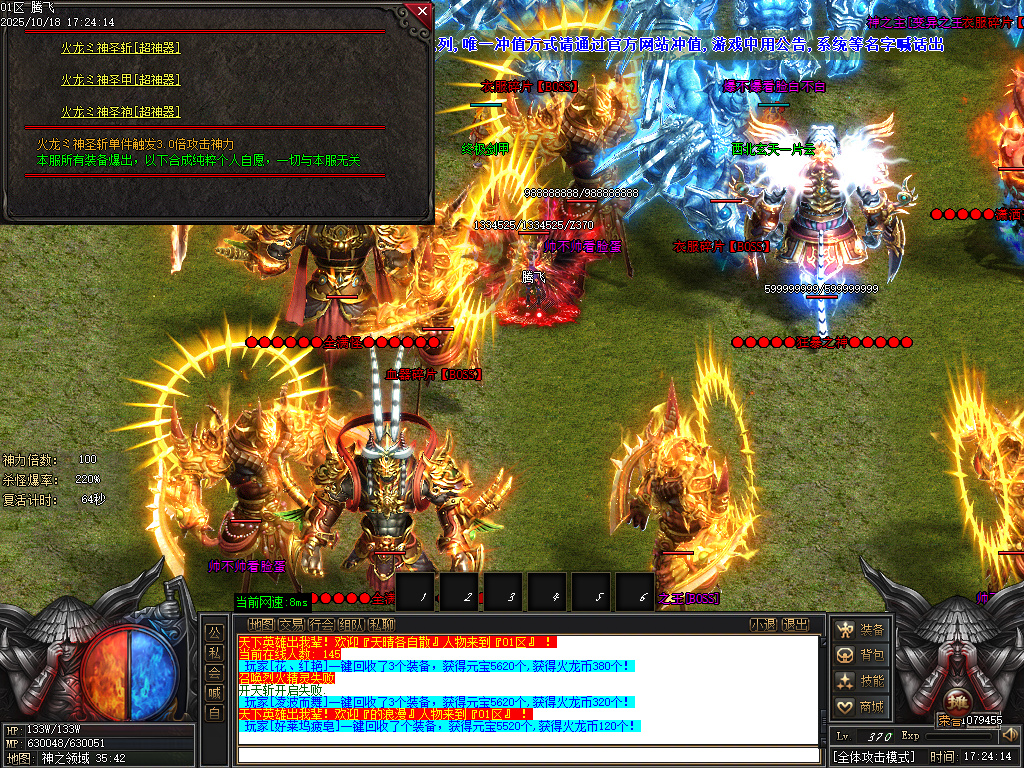
Task: Select the 火龙神圣斩[超神器] link
Action: pyautogui.click(x=120, y=47)
